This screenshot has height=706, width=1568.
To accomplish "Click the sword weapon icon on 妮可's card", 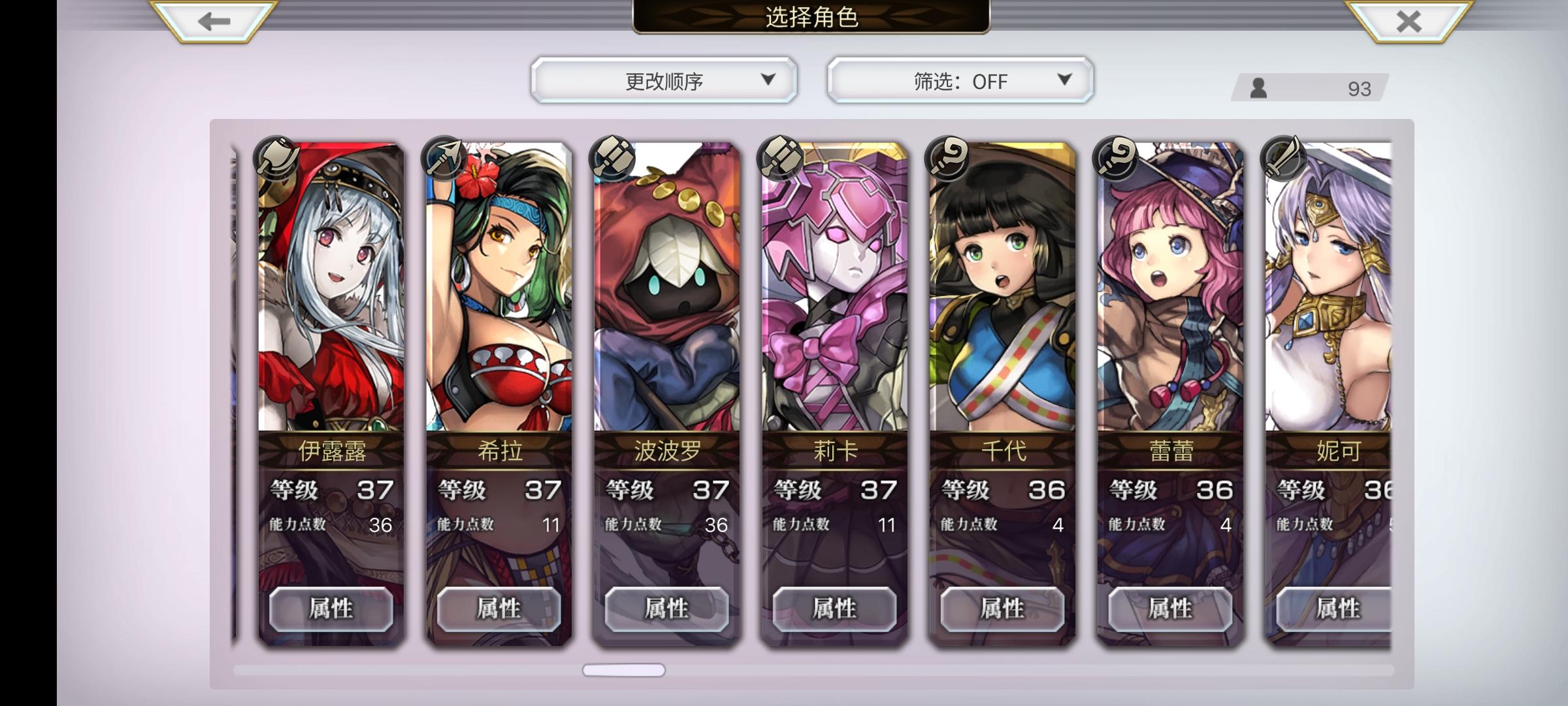I will tap(1282, 158).
